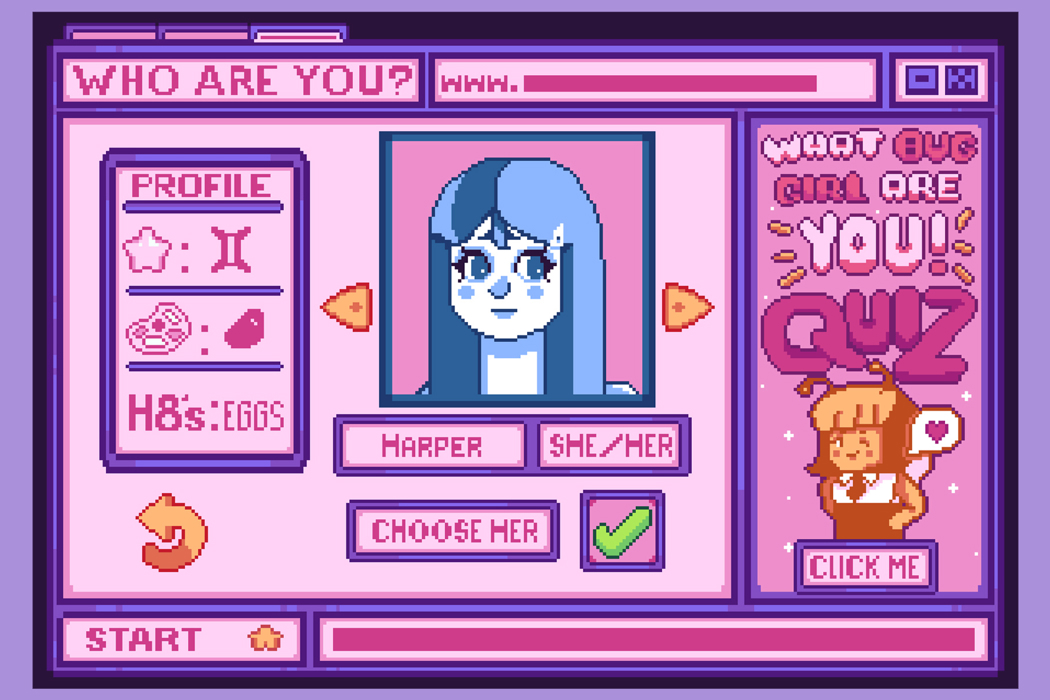This screenshot has width=1050, height=700.
Task: Show the next character with the right arrow
Action: coord(686,307)
